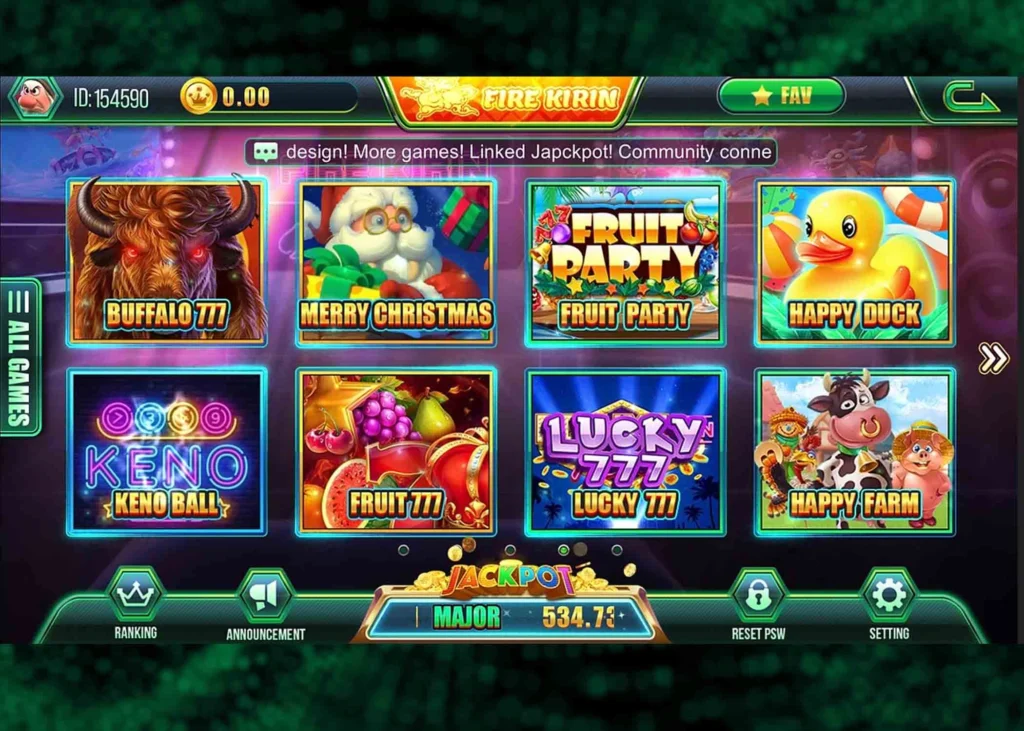Open the Lucky 777 slot
Viewport: 1024px width, 731px height.
(x=625, y=452)
